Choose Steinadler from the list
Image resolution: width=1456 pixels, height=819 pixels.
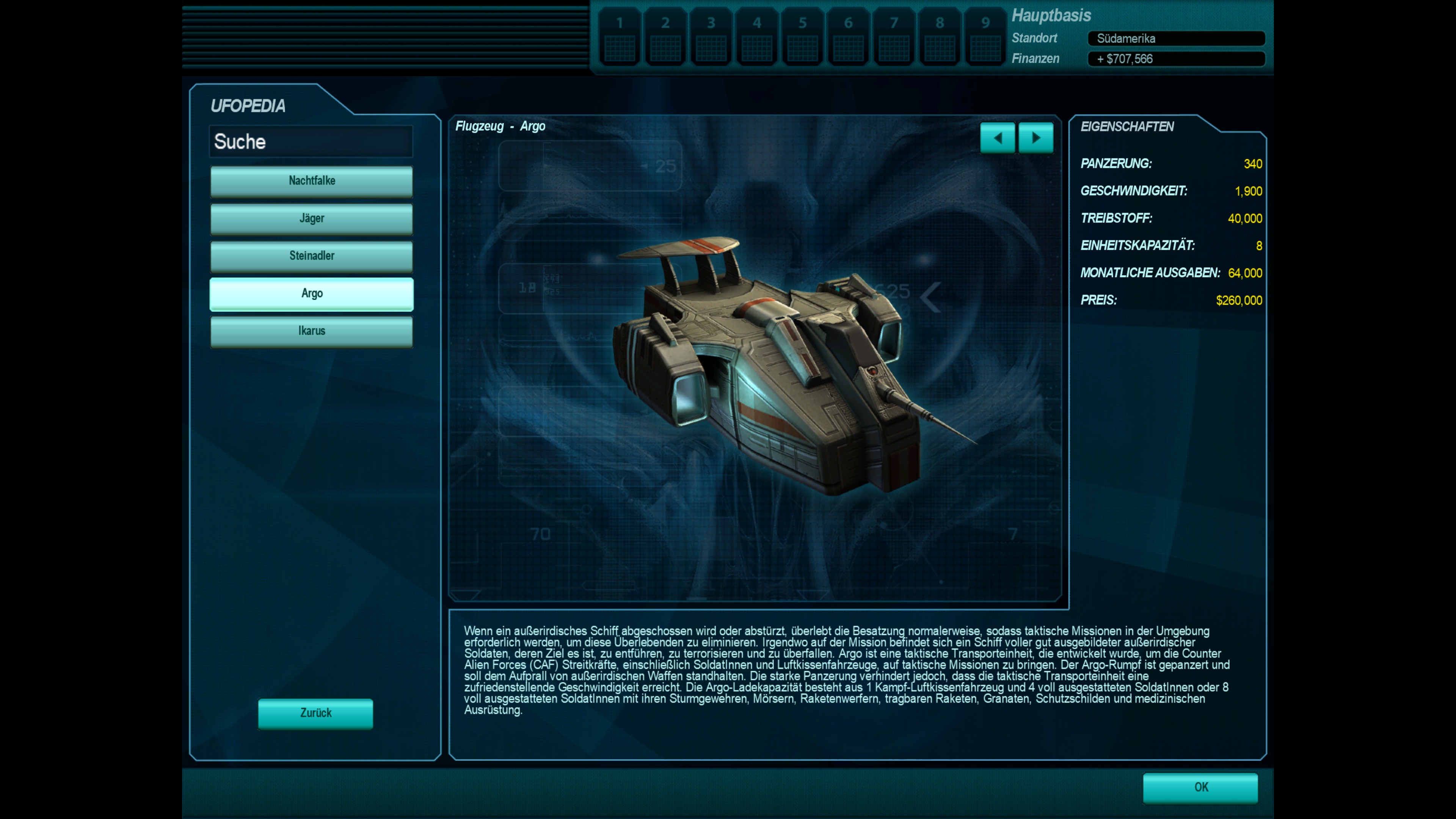311,256
